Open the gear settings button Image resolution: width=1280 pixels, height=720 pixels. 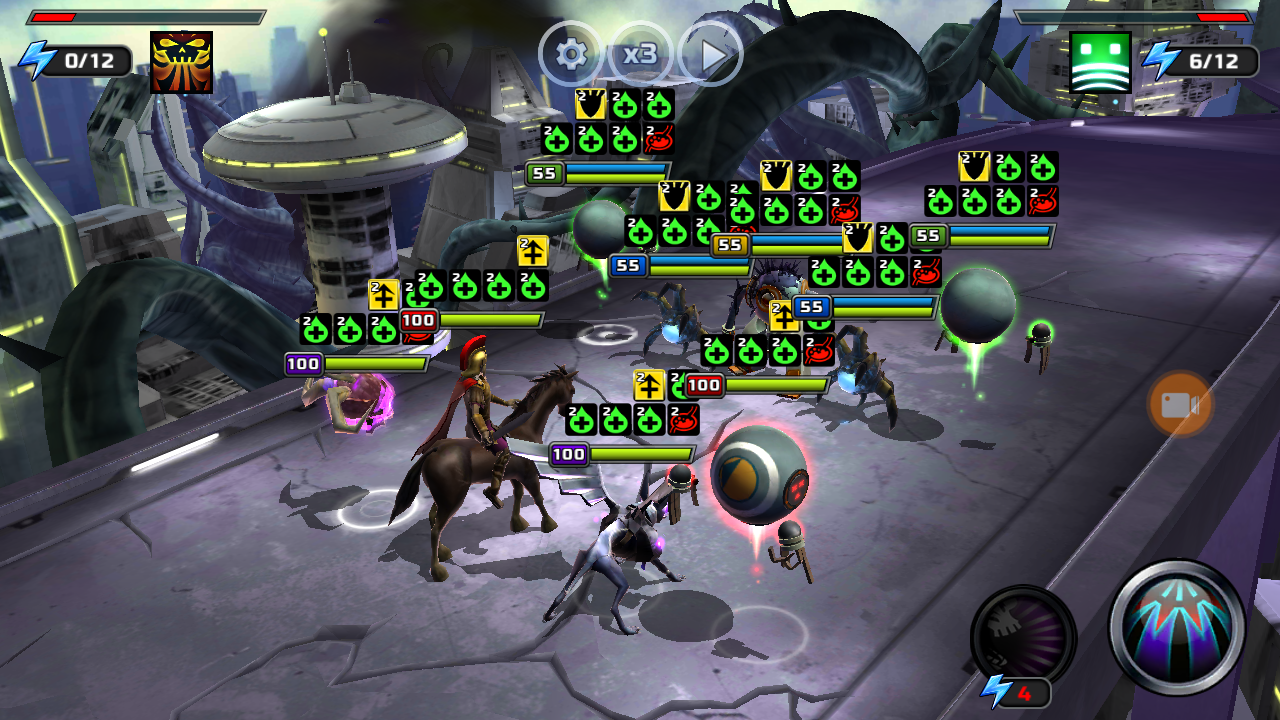coord(571,54)
